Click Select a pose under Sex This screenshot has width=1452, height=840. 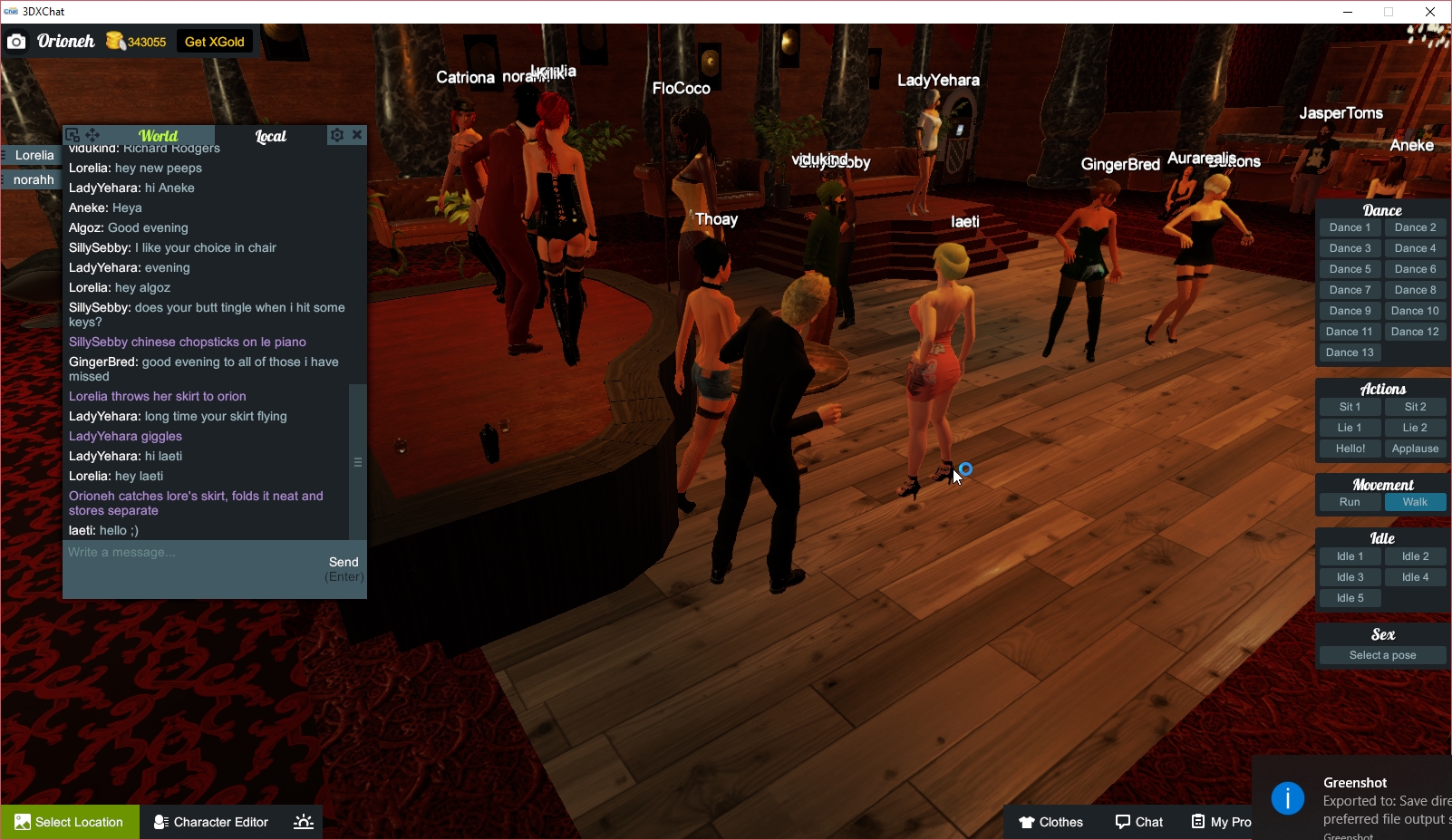[x=1381, y=654]
